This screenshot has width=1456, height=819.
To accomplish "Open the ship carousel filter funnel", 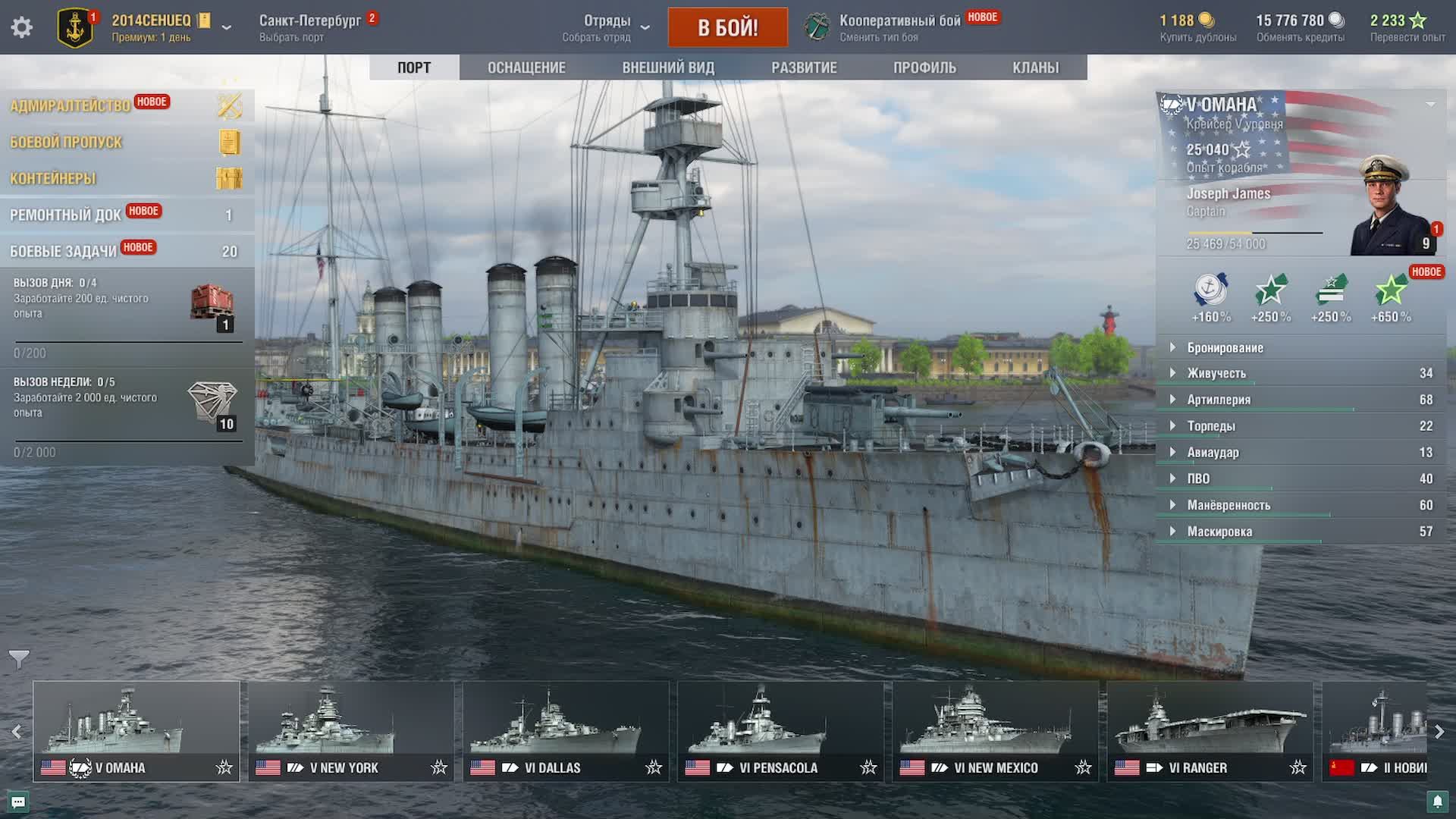I will [x=19, y=659].
